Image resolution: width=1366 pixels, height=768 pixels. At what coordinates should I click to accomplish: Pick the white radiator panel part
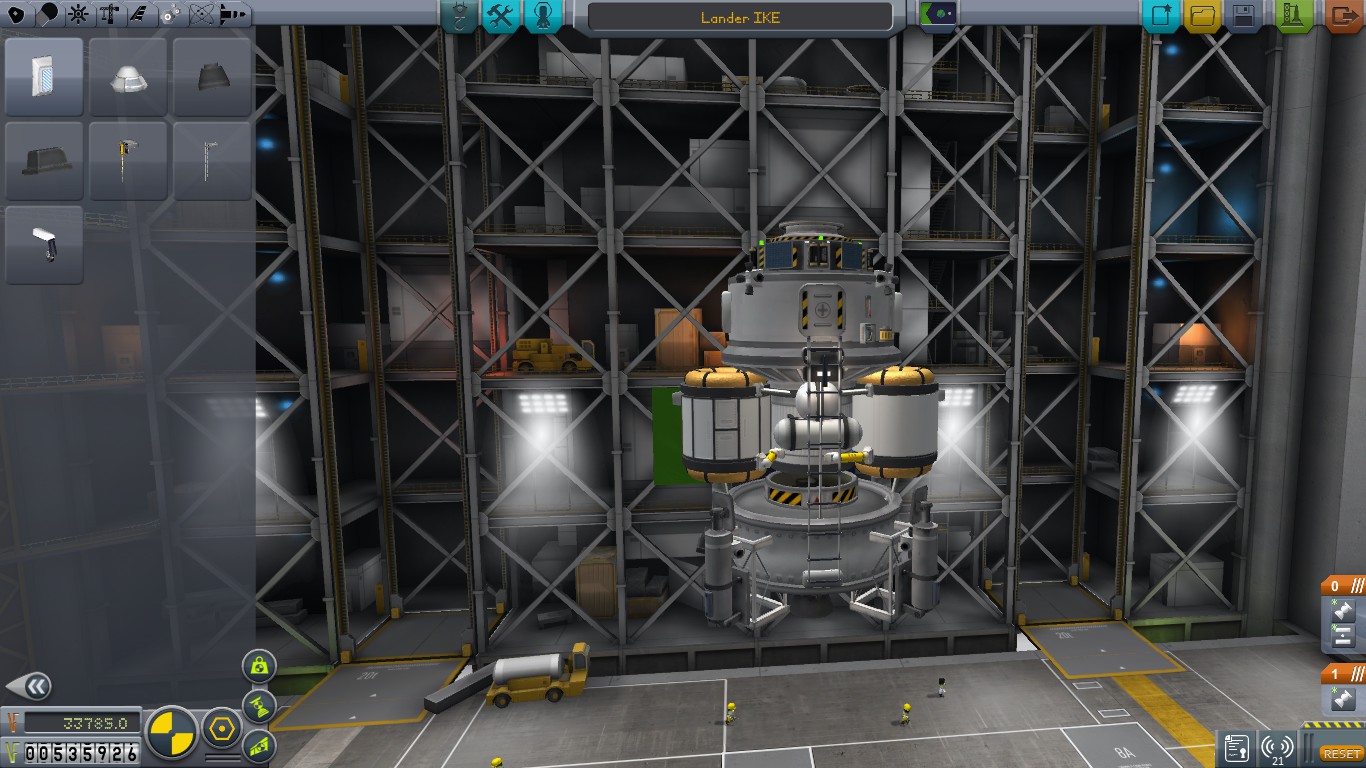(x=44, y=77)
